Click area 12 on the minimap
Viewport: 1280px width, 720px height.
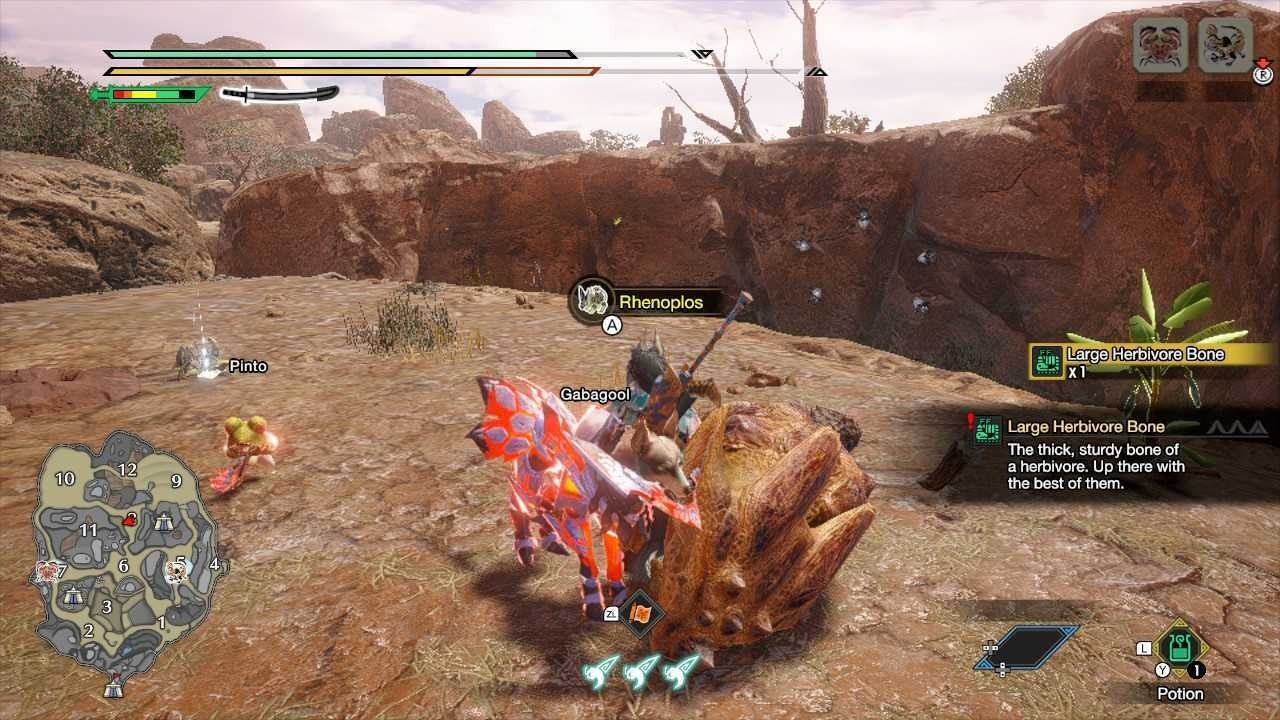pyautogui.click(x=127, y=470)
